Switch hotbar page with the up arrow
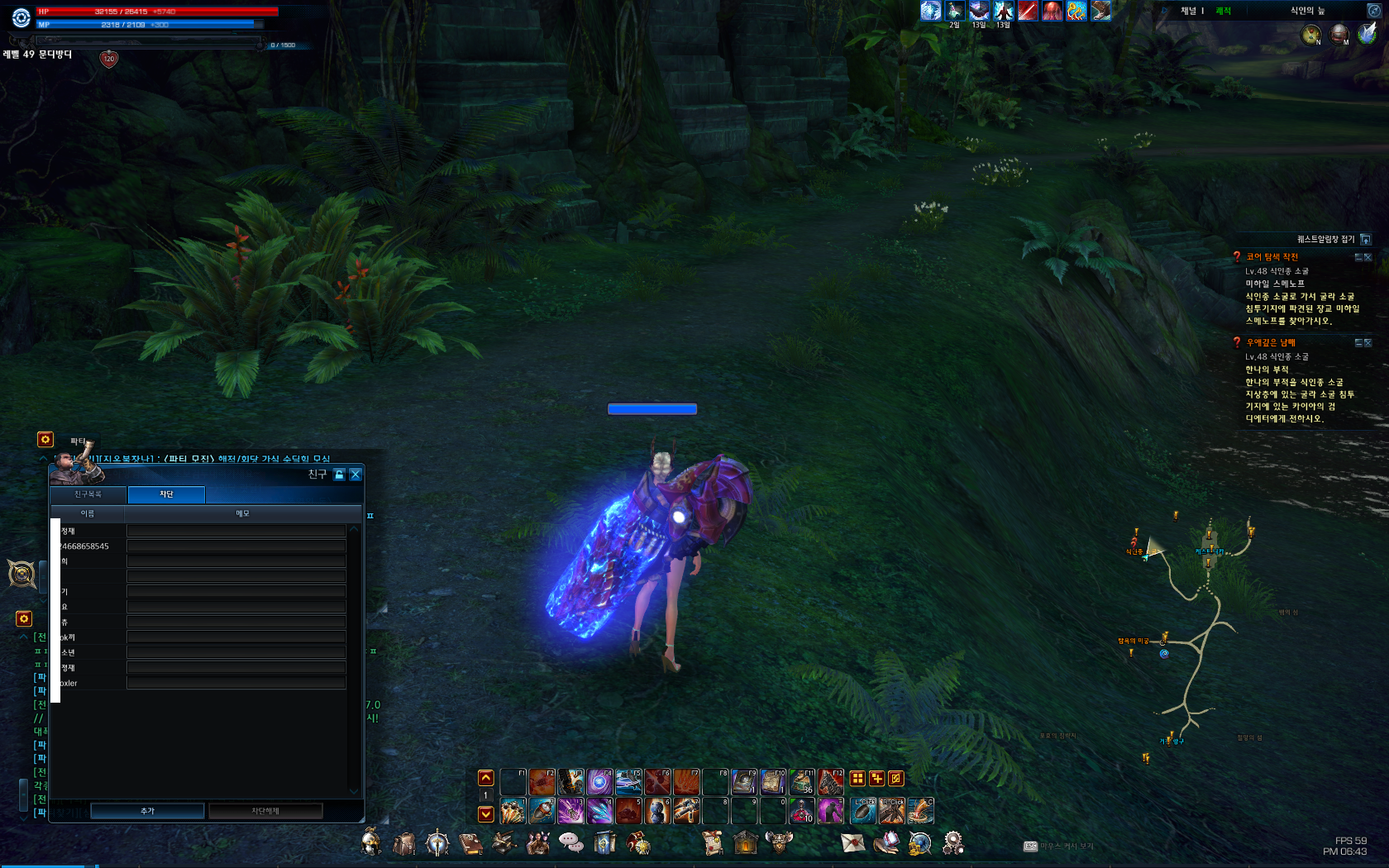 (x=486, y=778)
